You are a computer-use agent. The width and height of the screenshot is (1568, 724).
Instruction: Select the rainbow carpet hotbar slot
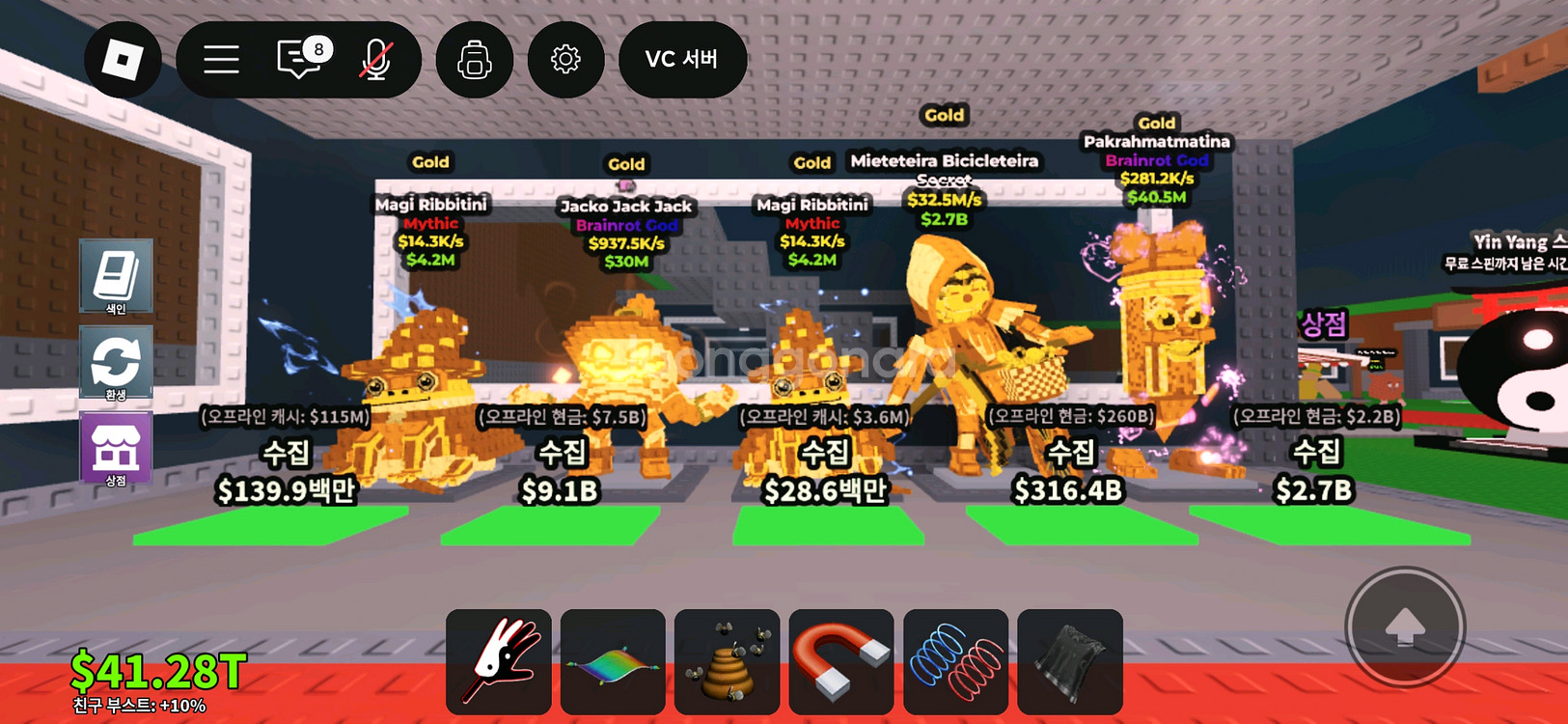pos(613,661)
